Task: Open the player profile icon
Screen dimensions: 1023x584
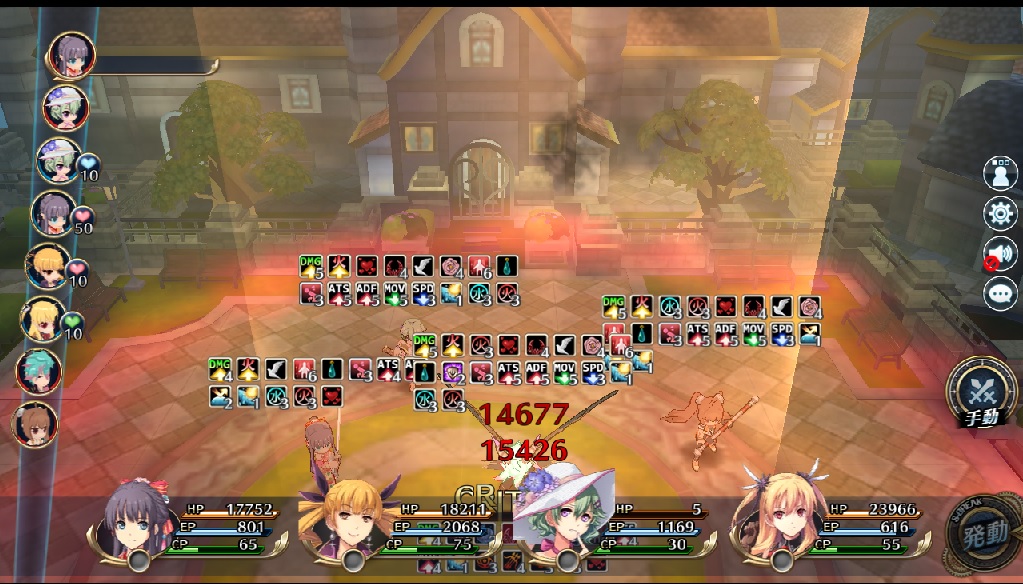Action: [x=999, y=173]
